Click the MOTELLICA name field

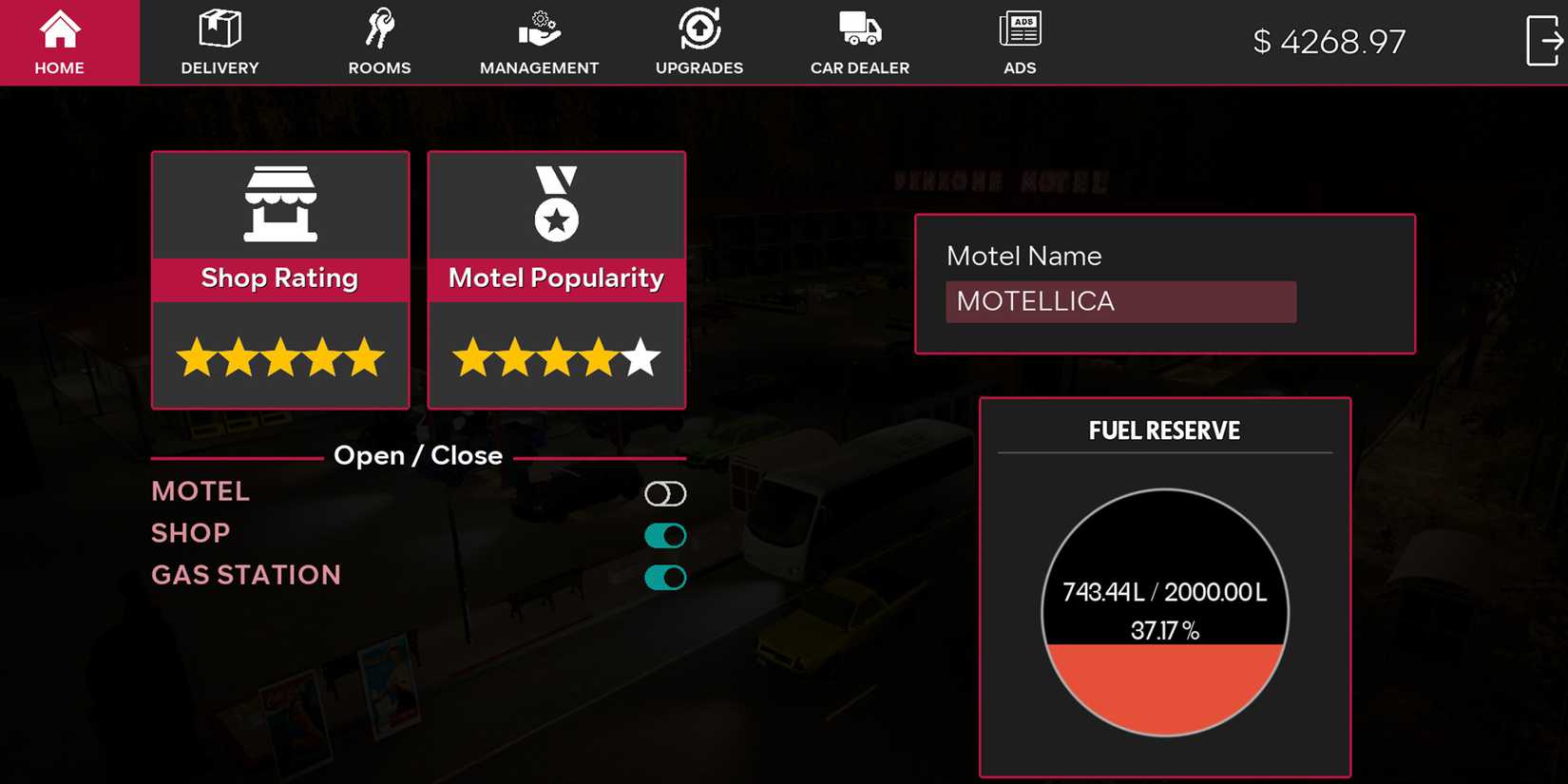(1121, 301)
